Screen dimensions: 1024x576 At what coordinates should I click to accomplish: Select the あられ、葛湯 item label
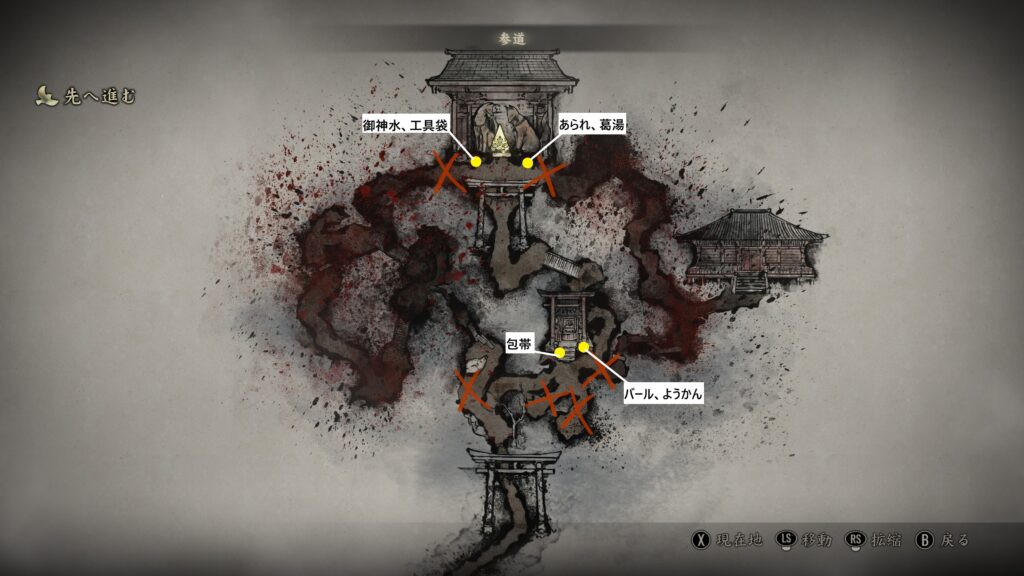(x=593, y=124)
